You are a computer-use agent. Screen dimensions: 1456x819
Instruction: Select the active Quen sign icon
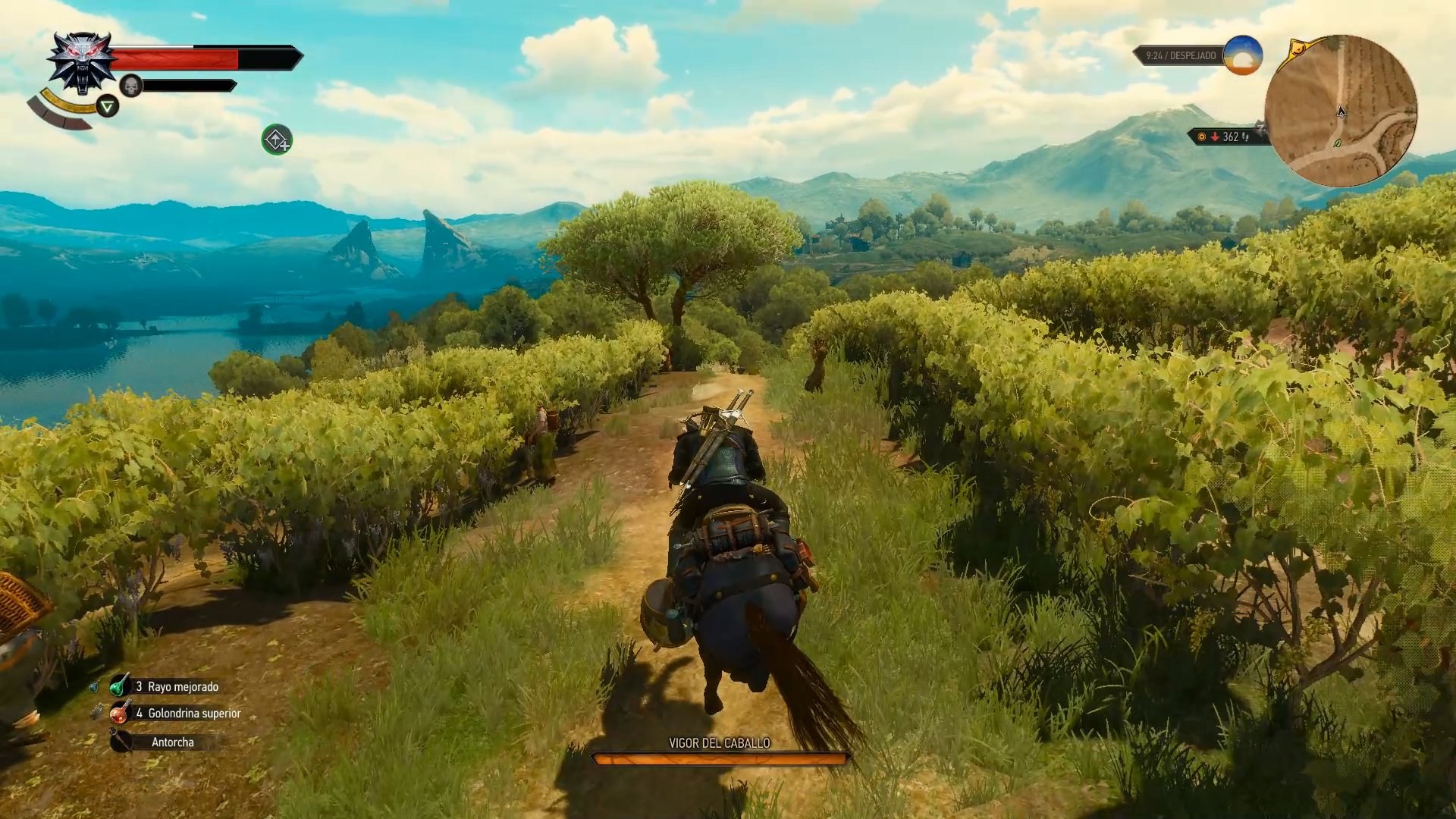coord(108,106)
